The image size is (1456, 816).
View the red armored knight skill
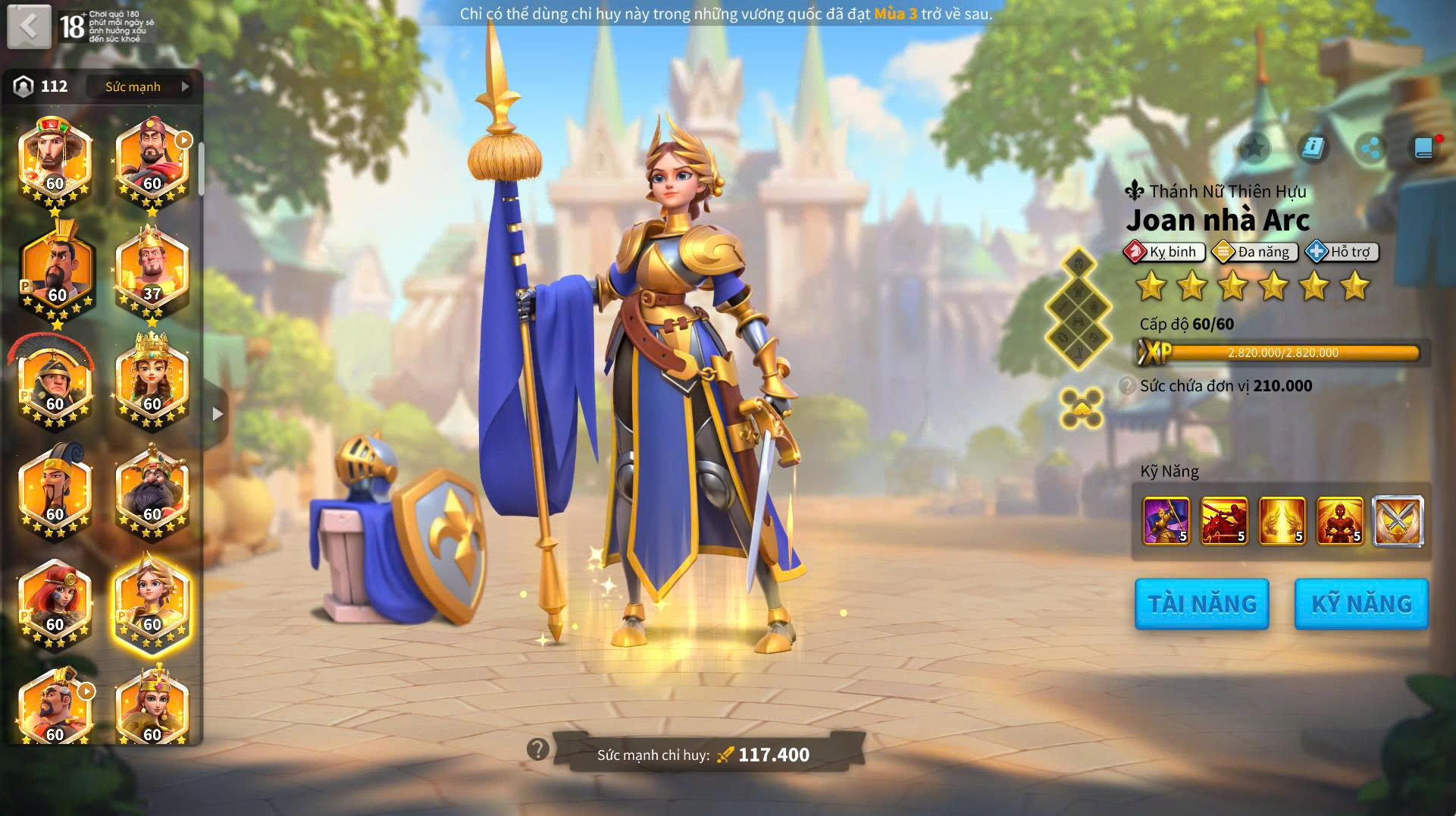point(1340,521)
